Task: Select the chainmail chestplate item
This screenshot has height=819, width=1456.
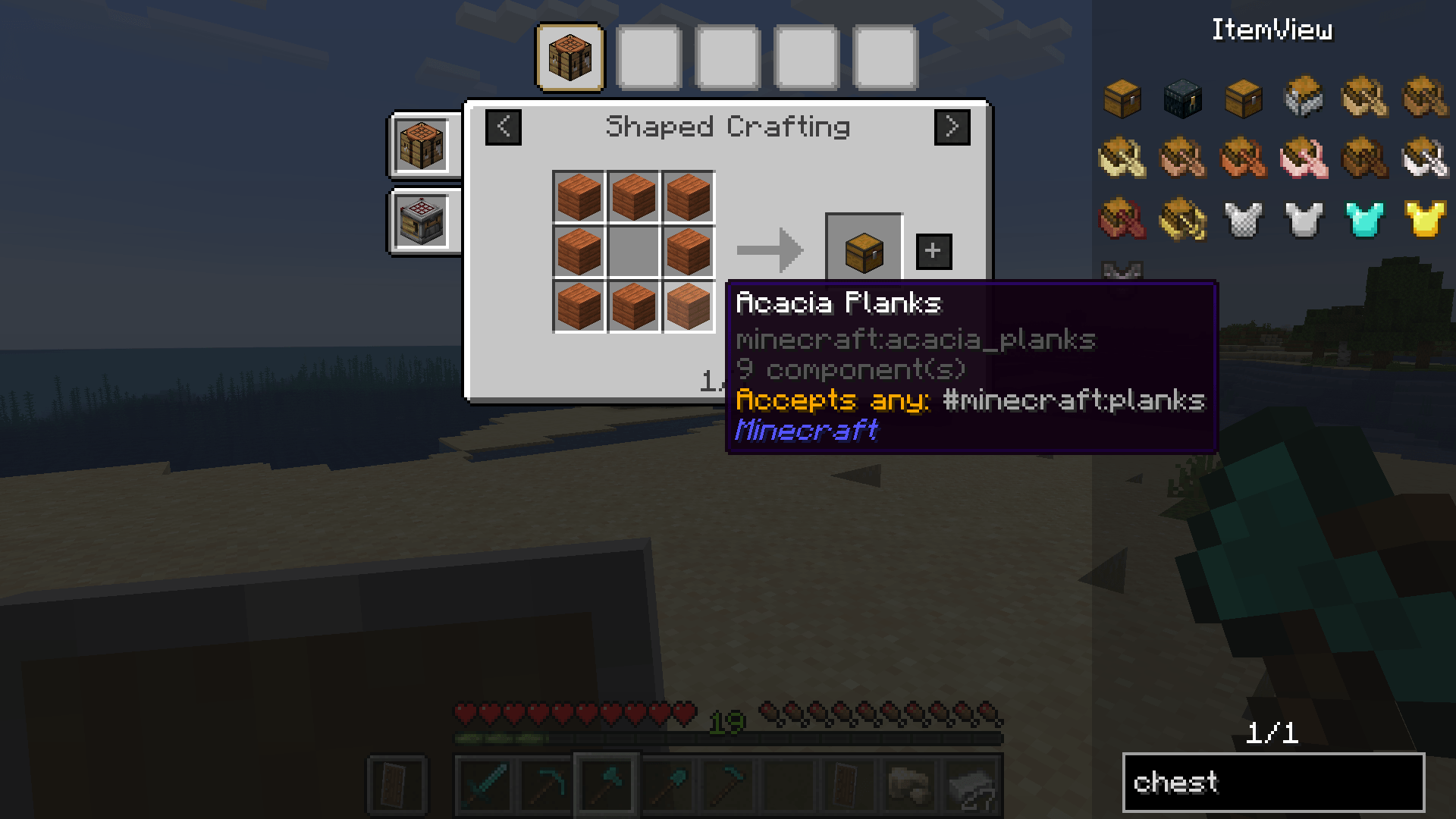Action: pos(1241,220)
